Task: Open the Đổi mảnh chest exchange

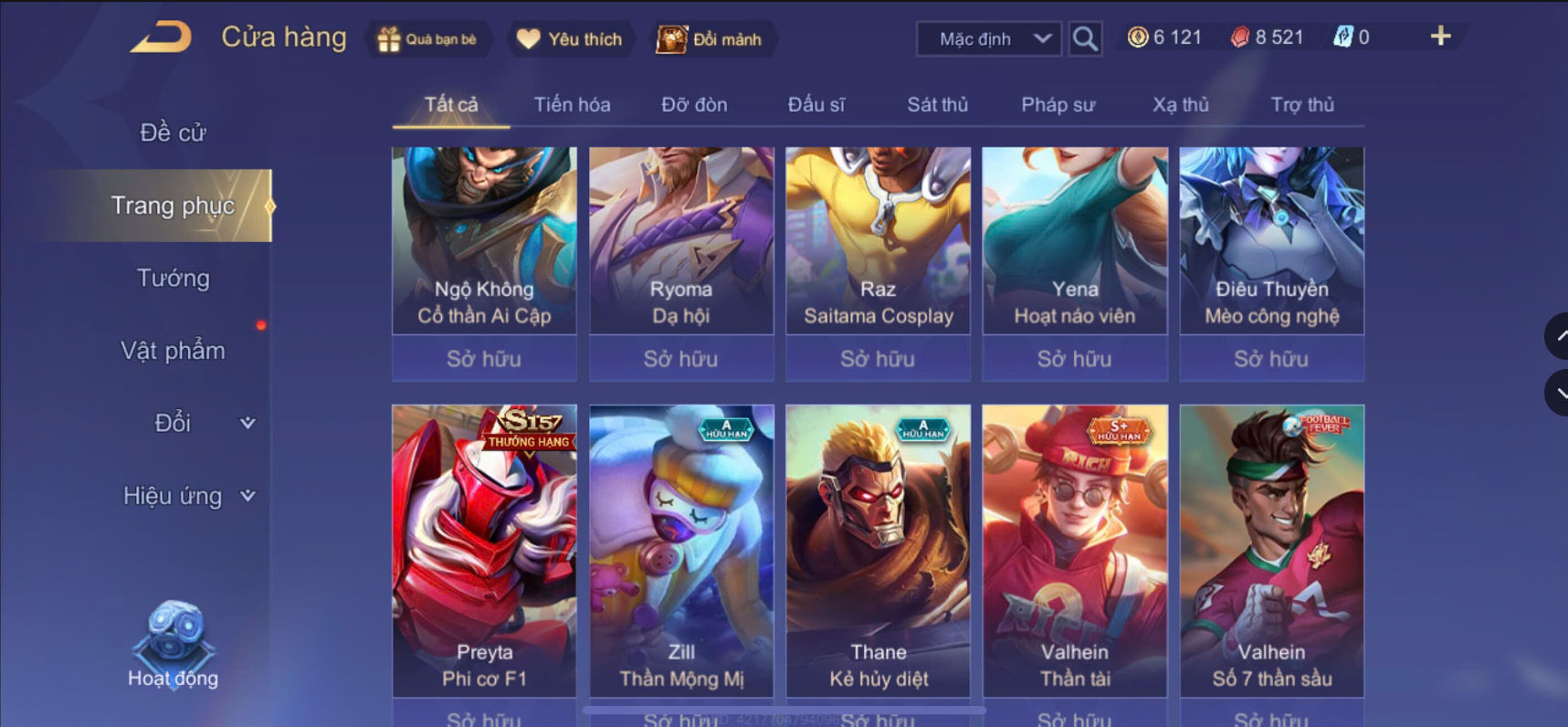Action: pyautogui.click(x=713, y=38)
